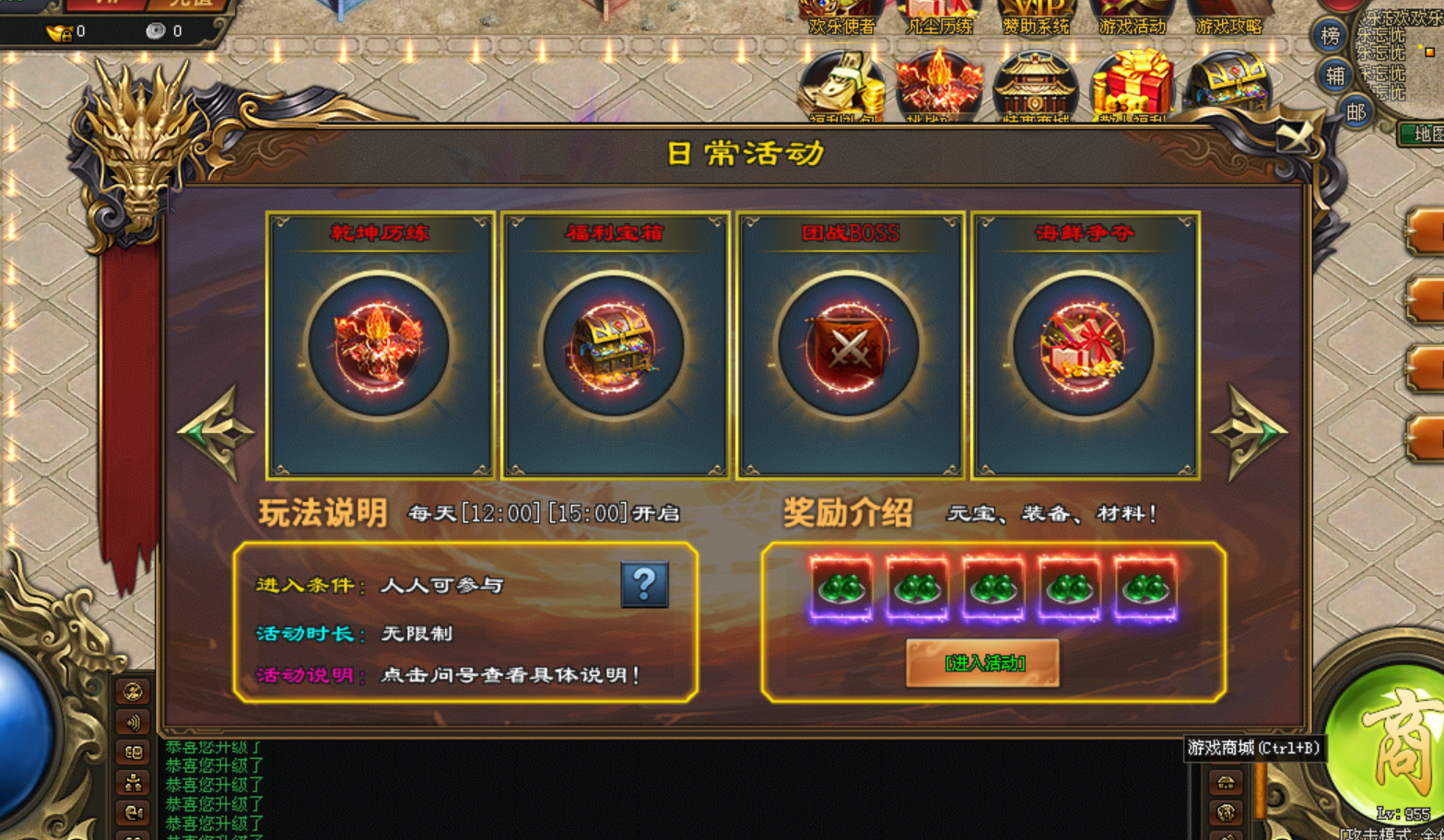Toggle the camera icon in left sidebar
Viewport: 1444px width, 840px height.
coord(132,811)
